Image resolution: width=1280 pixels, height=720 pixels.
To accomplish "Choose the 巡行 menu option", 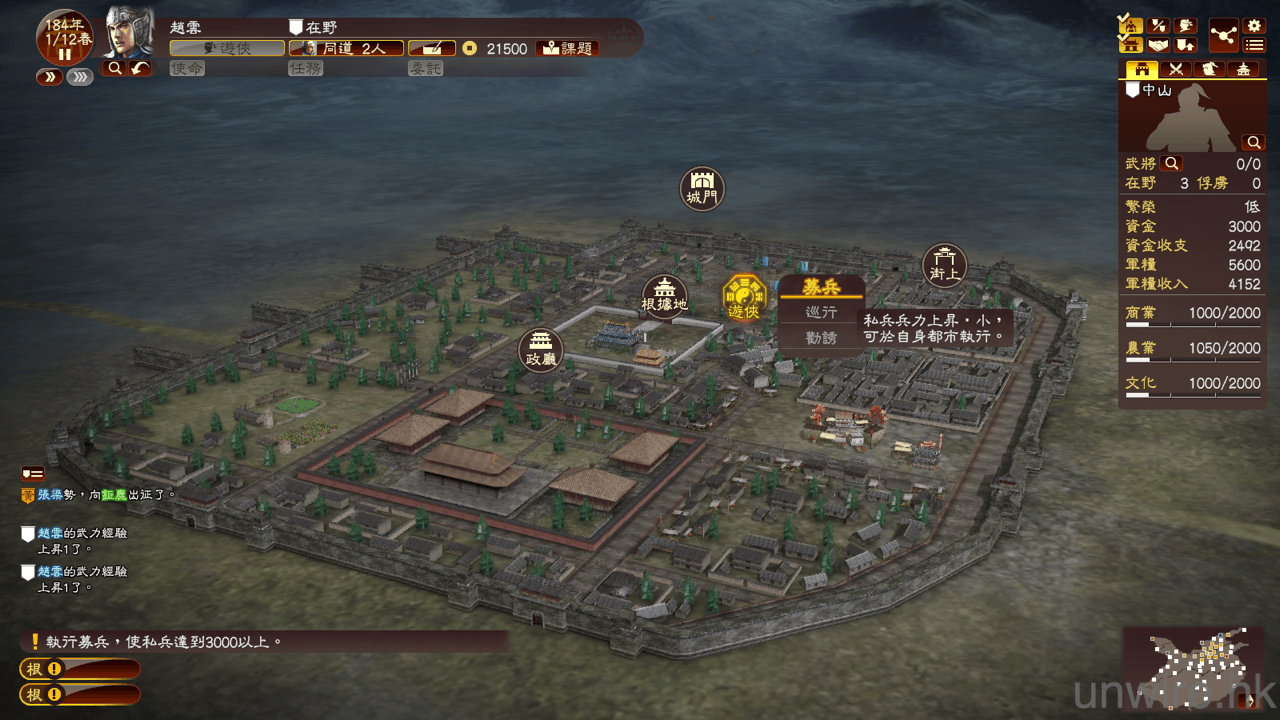I will click(x=821, y=313).
